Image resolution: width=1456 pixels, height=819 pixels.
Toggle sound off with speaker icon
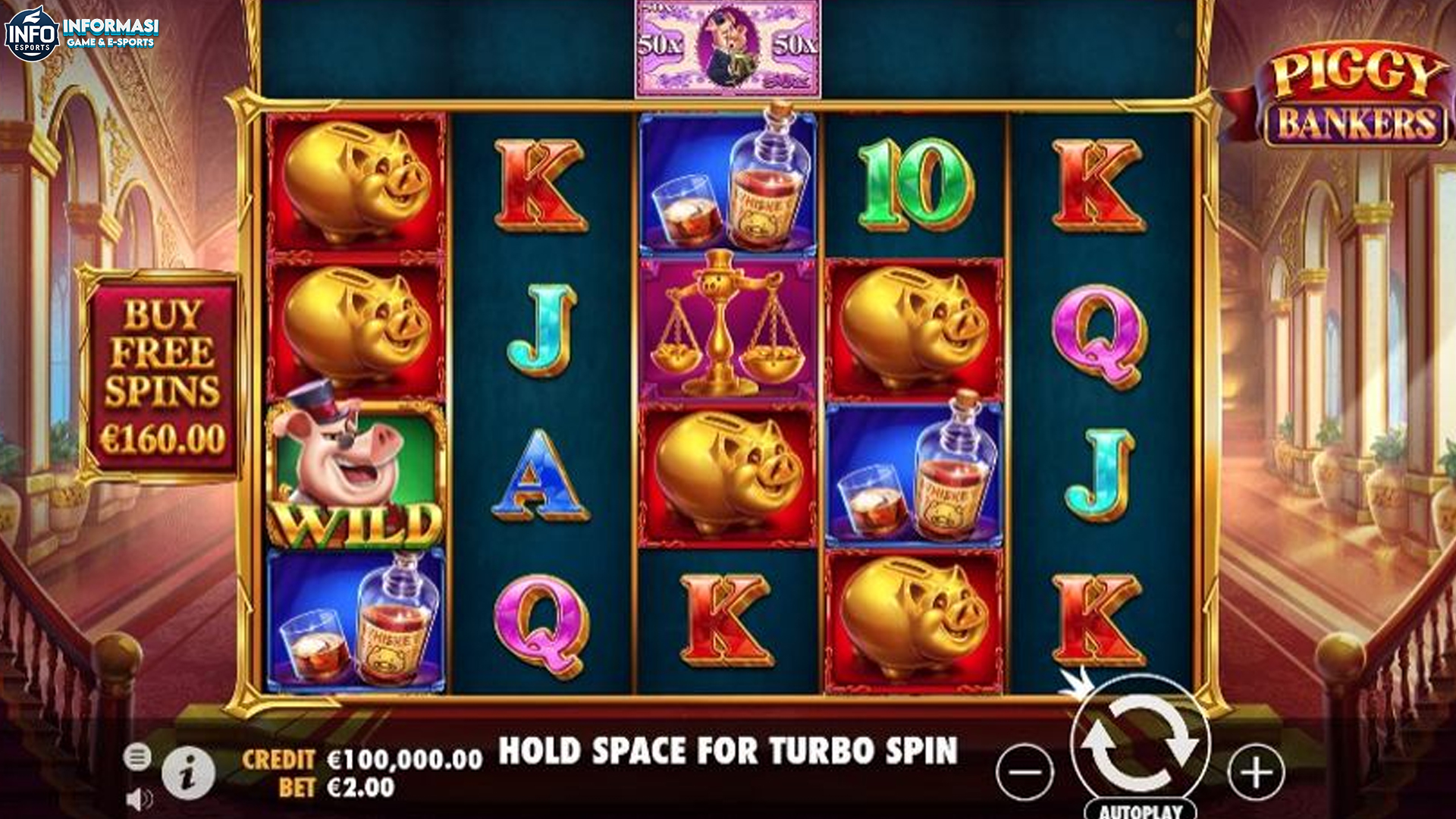(x=139, y=799)
